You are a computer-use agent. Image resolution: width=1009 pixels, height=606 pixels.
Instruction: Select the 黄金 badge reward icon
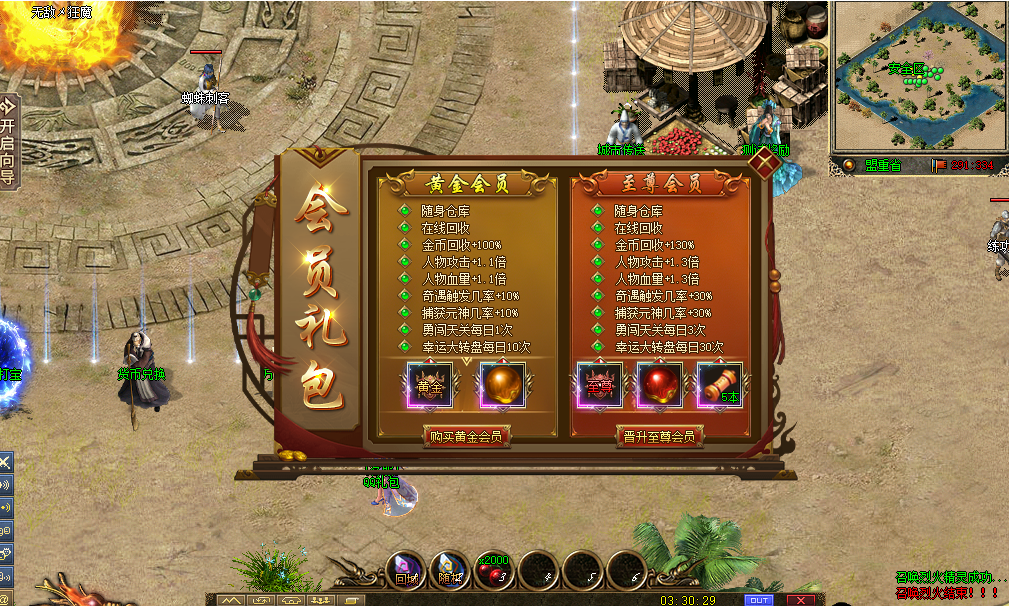[x=430, y=386]
